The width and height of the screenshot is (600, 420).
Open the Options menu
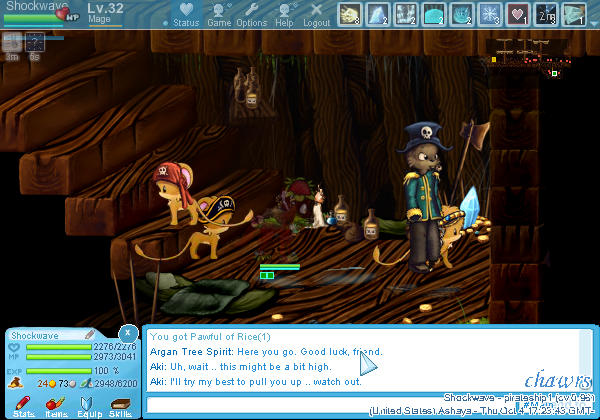tap(251, 16)
